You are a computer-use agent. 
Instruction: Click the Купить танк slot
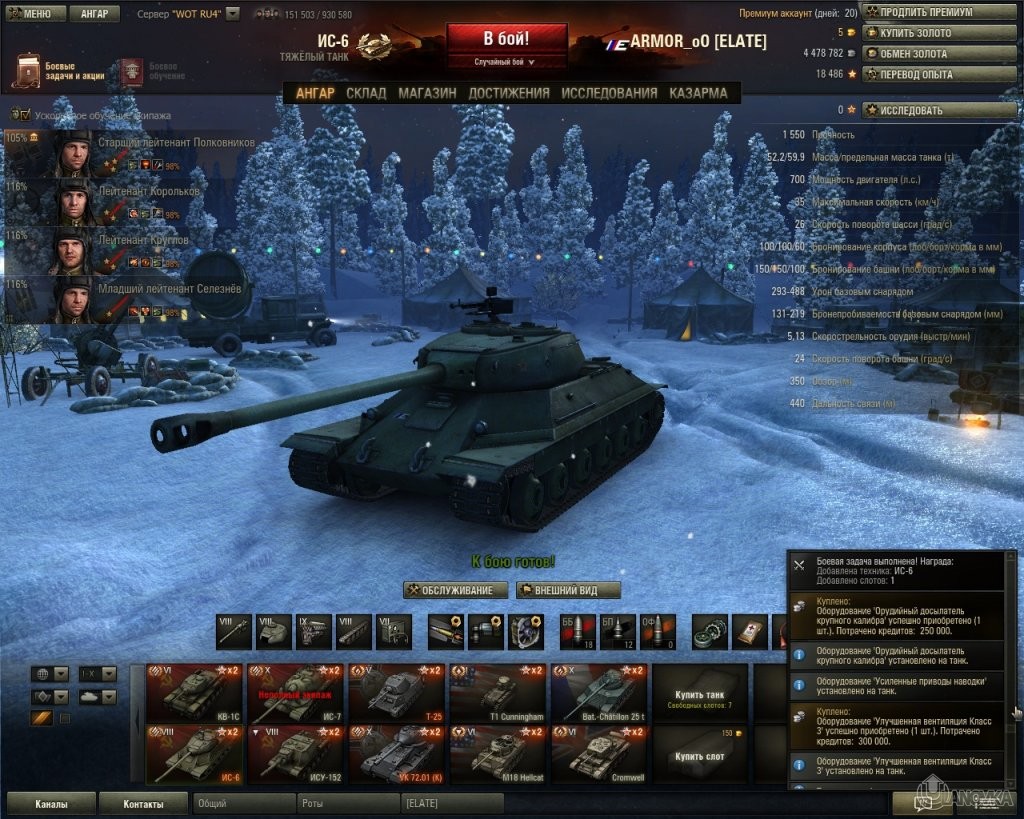[x=699, y=693]
